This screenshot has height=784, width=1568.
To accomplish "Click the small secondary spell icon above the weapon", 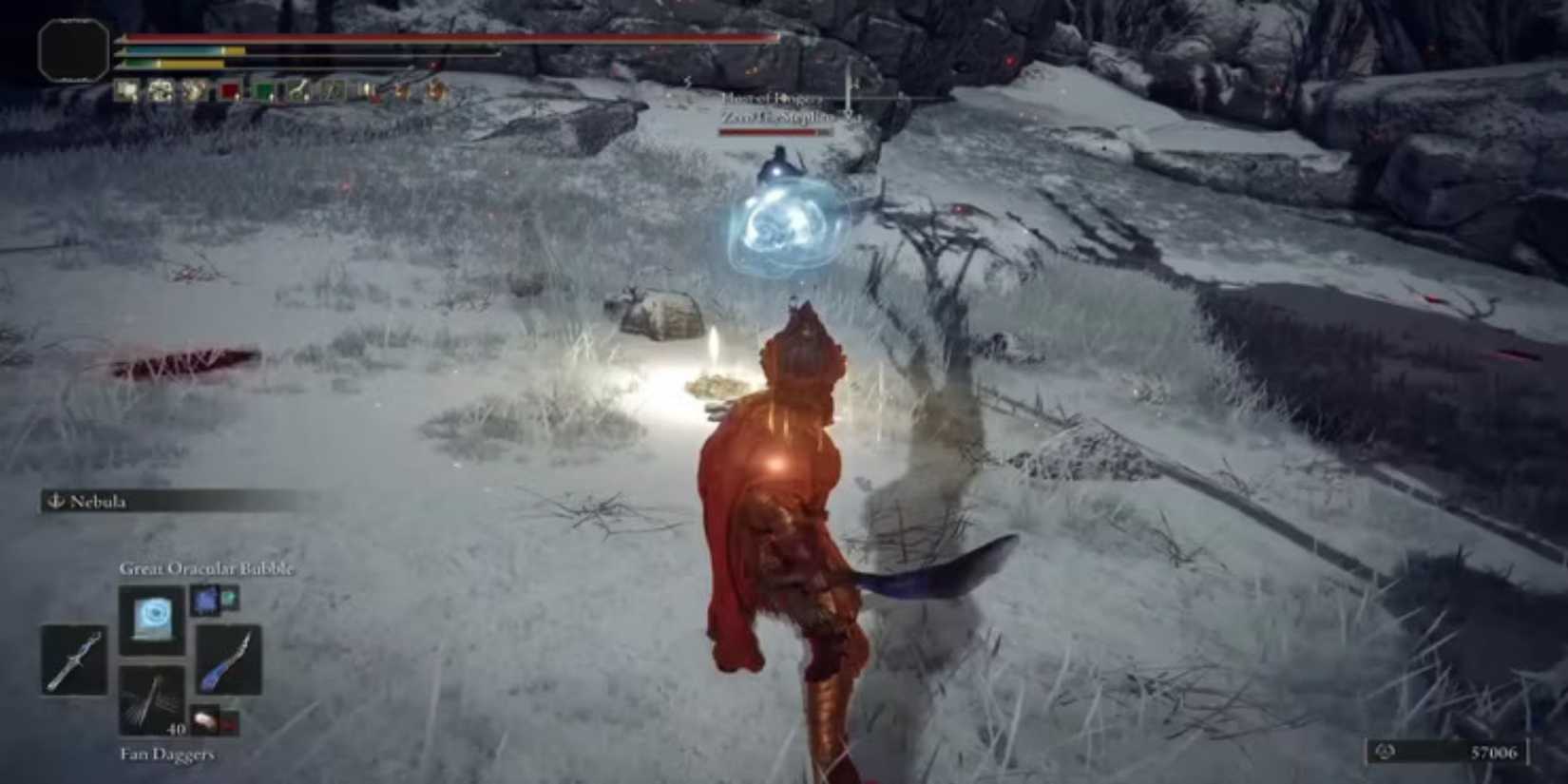I will [x=206, y=602].
